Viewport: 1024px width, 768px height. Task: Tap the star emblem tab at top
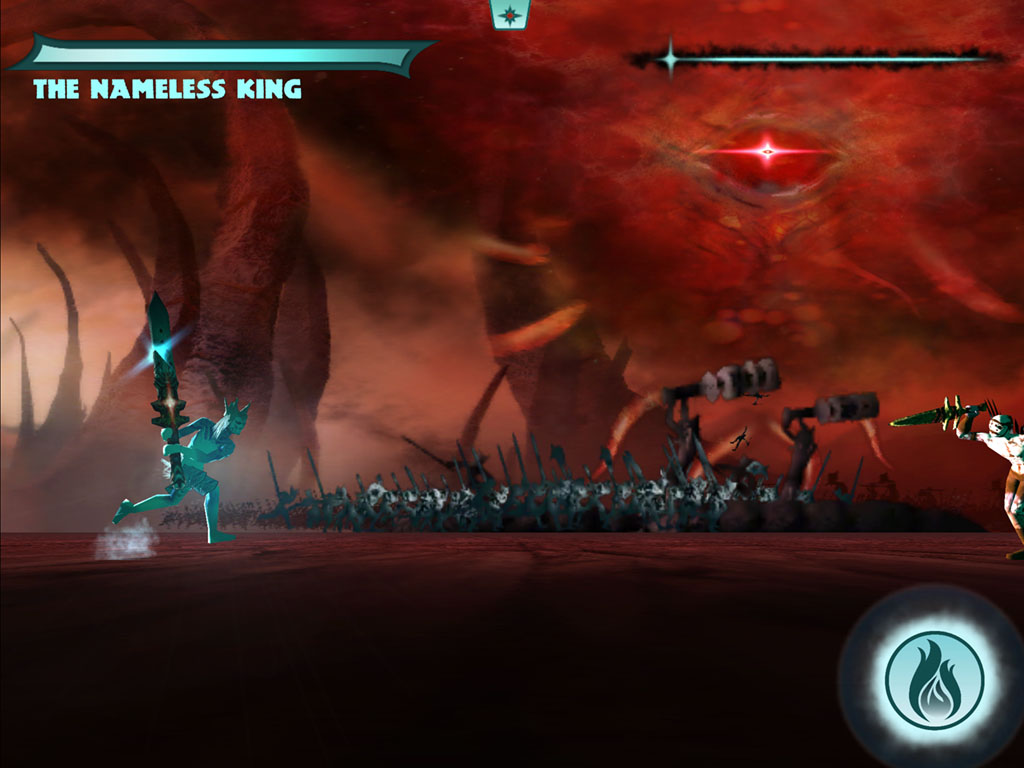[x=510, y=14]
